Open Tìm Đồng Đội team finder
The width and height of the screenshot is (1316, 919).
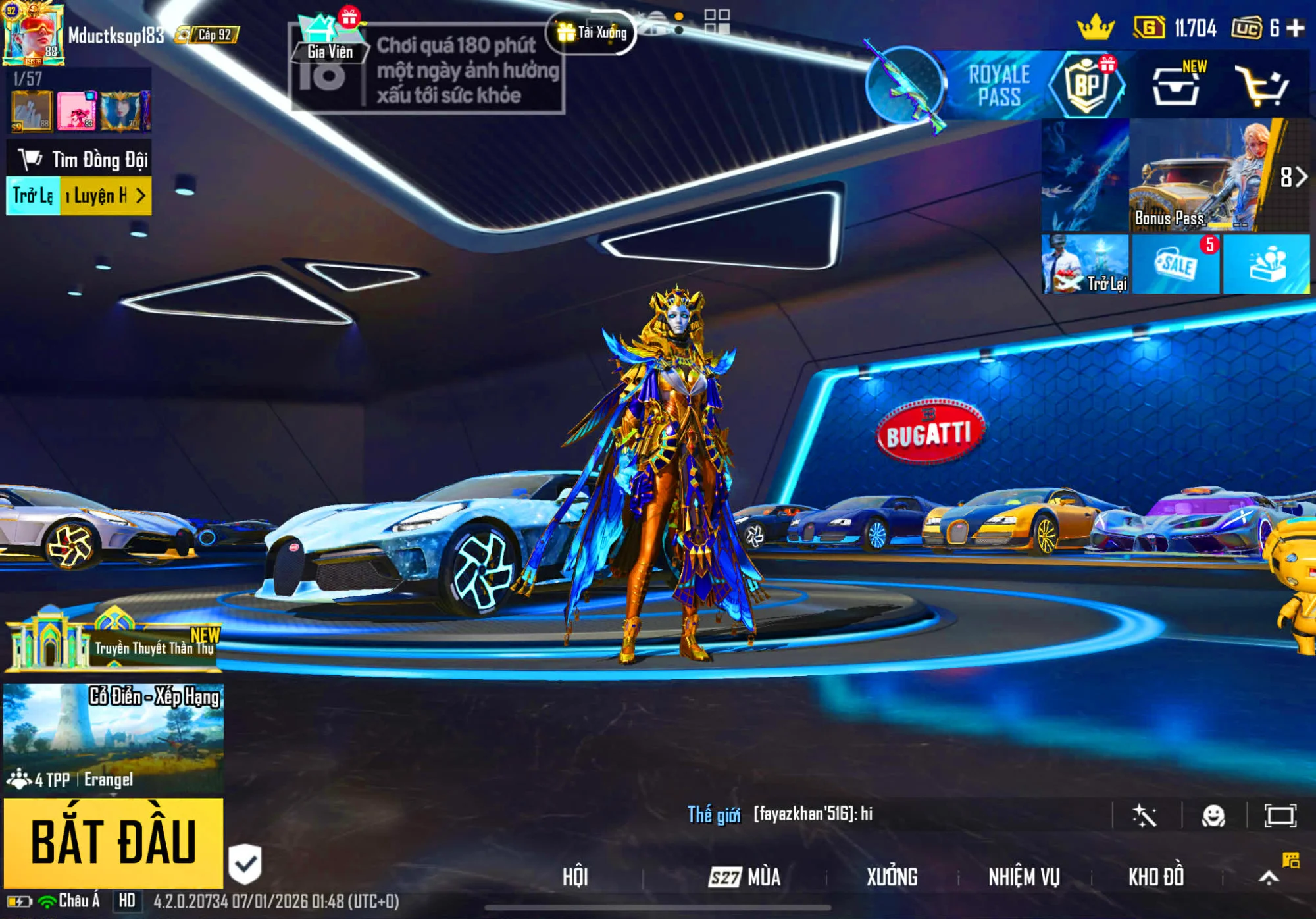coord(79,159)
